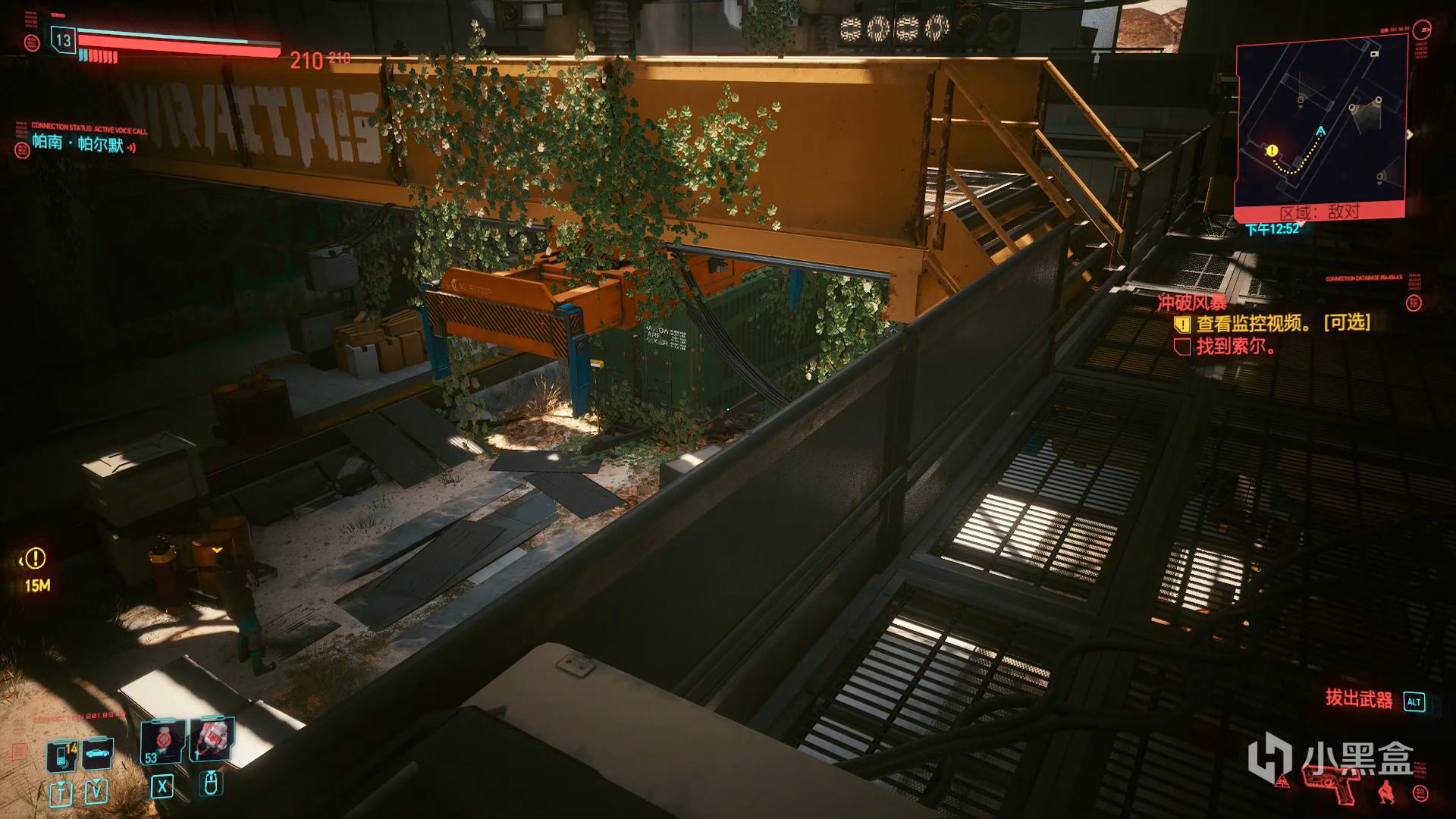Click the level 13 badge
This screenshot has width=1456, height=819.
pyautogui.click(x=64, y=41)
